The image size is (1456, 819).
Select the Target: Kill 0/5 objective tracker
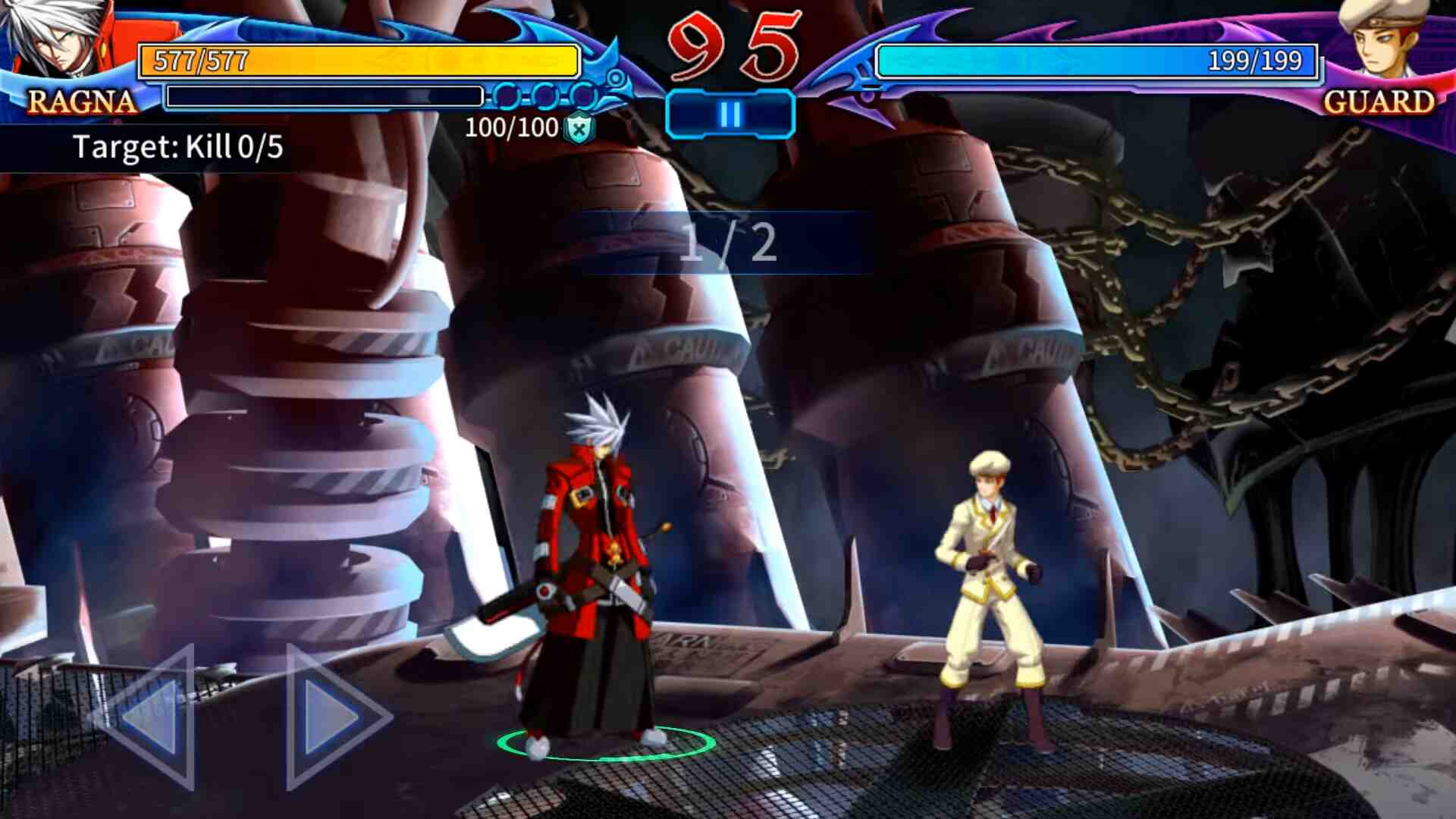[x=177, y=147]
